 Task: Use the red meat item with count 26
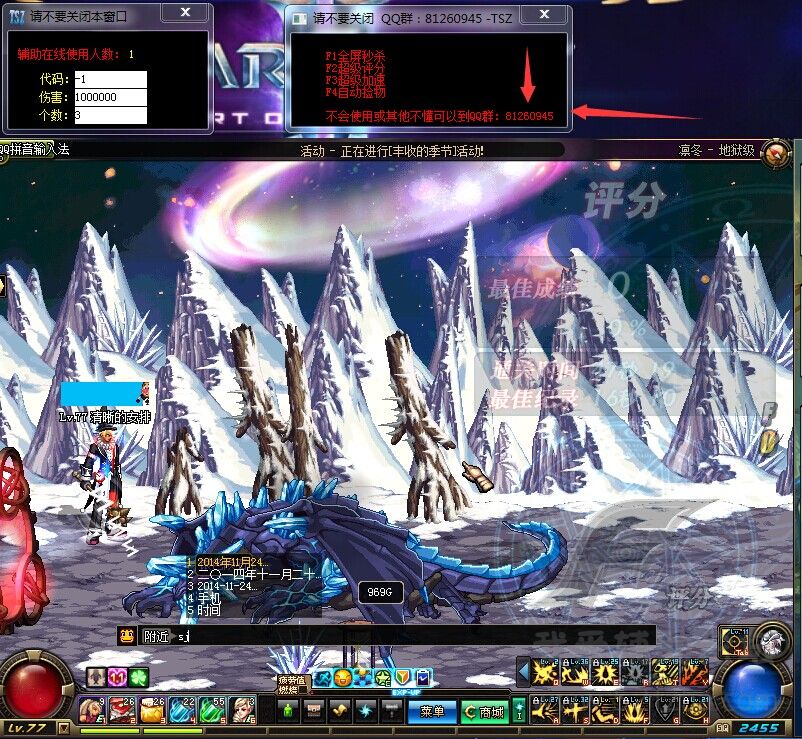point(123,709)
